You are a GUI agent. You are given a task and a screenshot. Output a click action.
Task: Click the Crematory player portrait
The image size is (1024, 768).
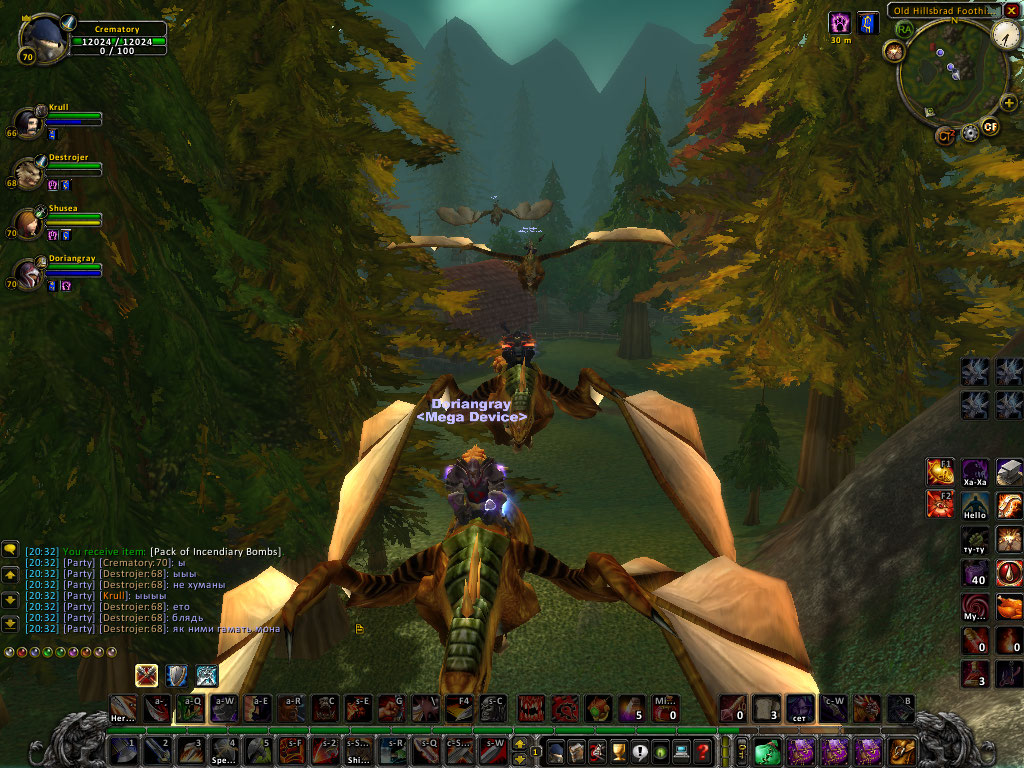click(43, 38)
